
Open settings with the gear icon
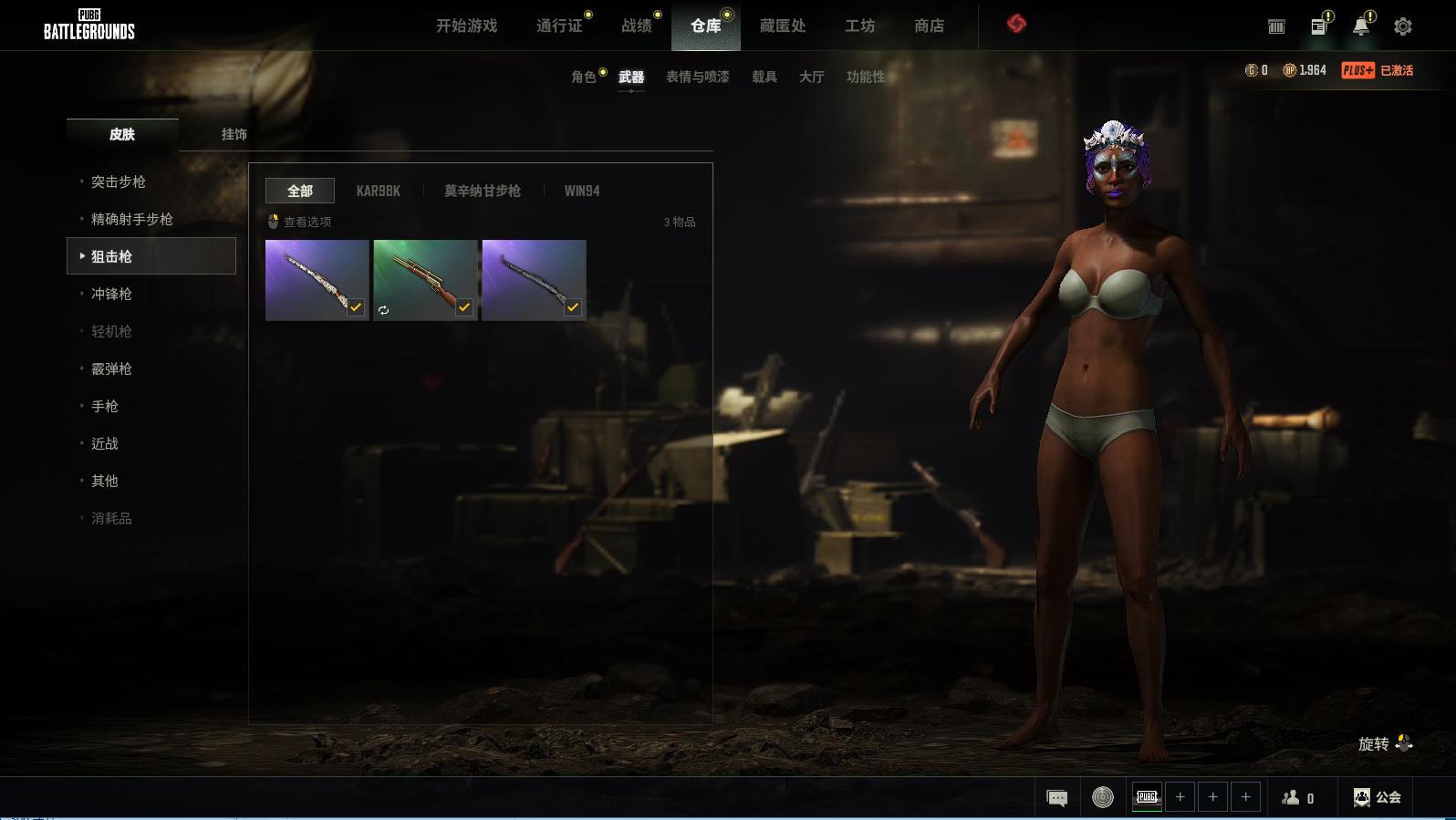1403,26
